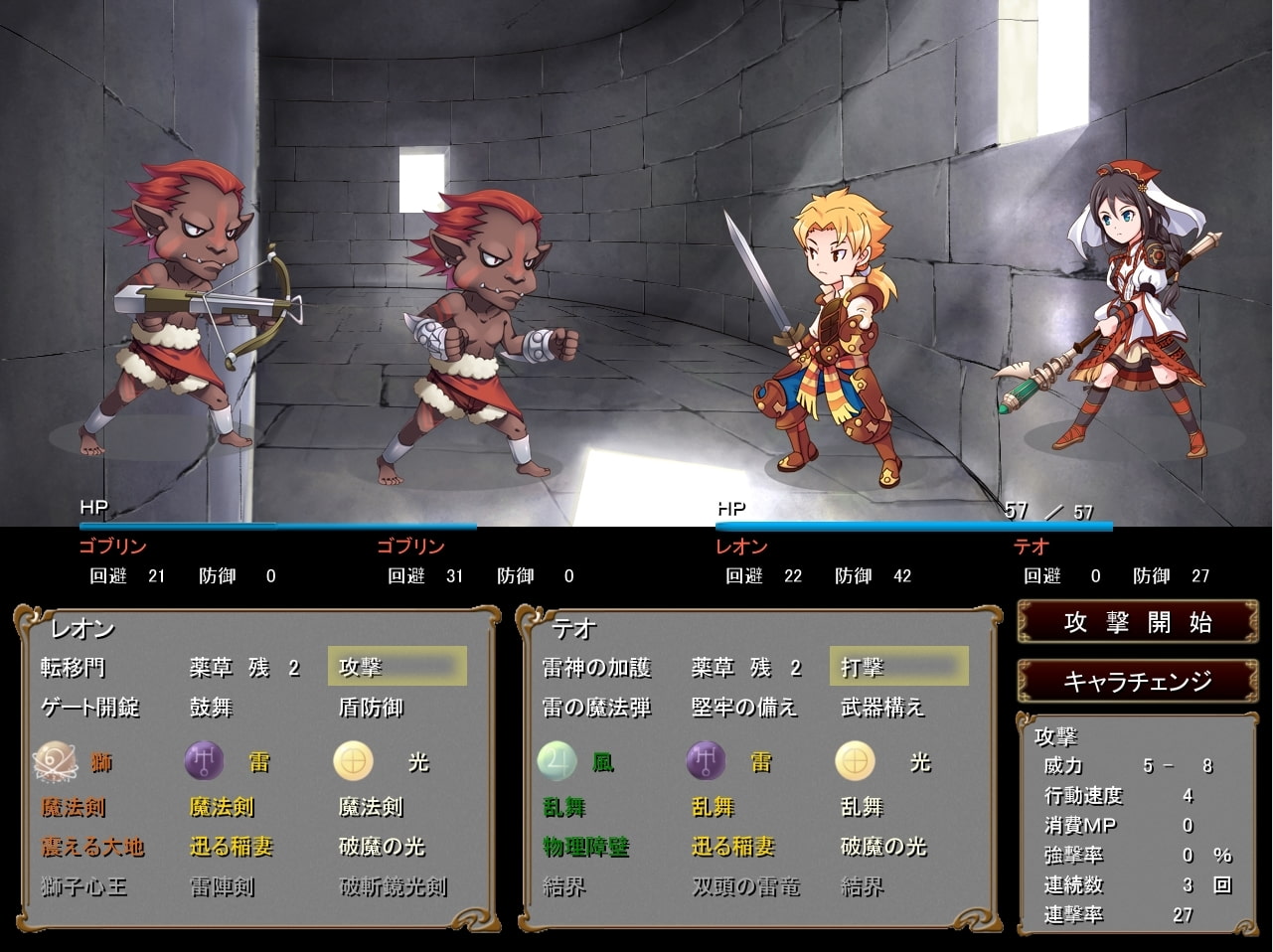Choose Teo's 堅牢の備え skill
1273x952 pixels.
744,708
